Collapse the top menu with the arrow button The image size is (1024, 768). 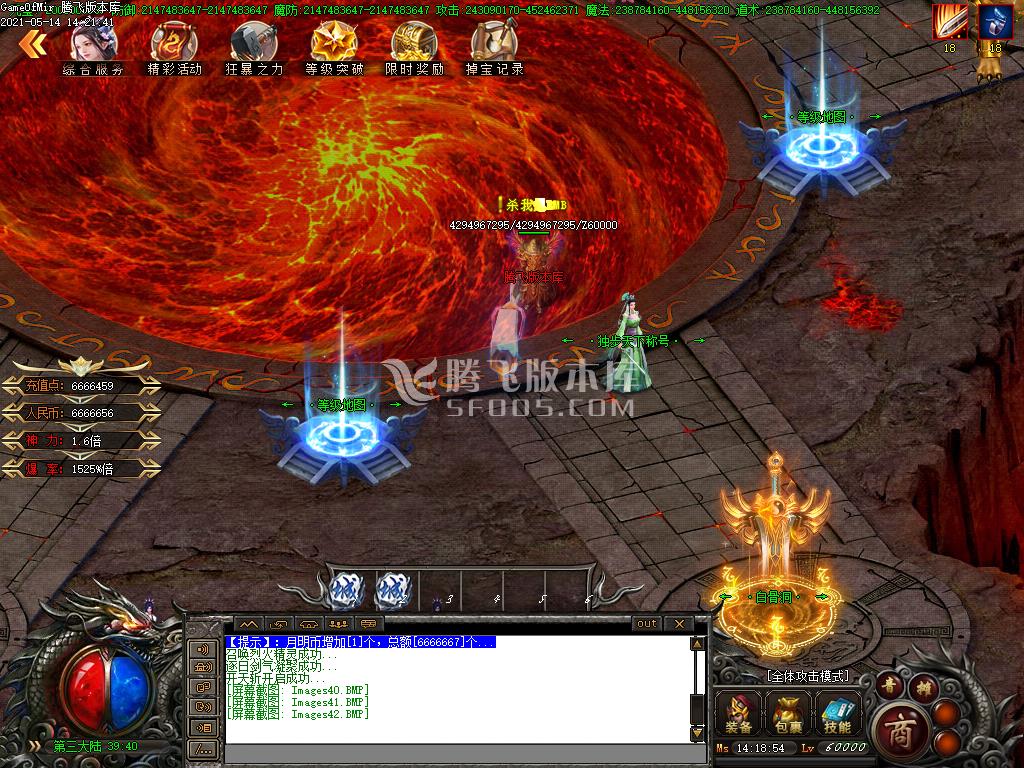coord(33,43)
